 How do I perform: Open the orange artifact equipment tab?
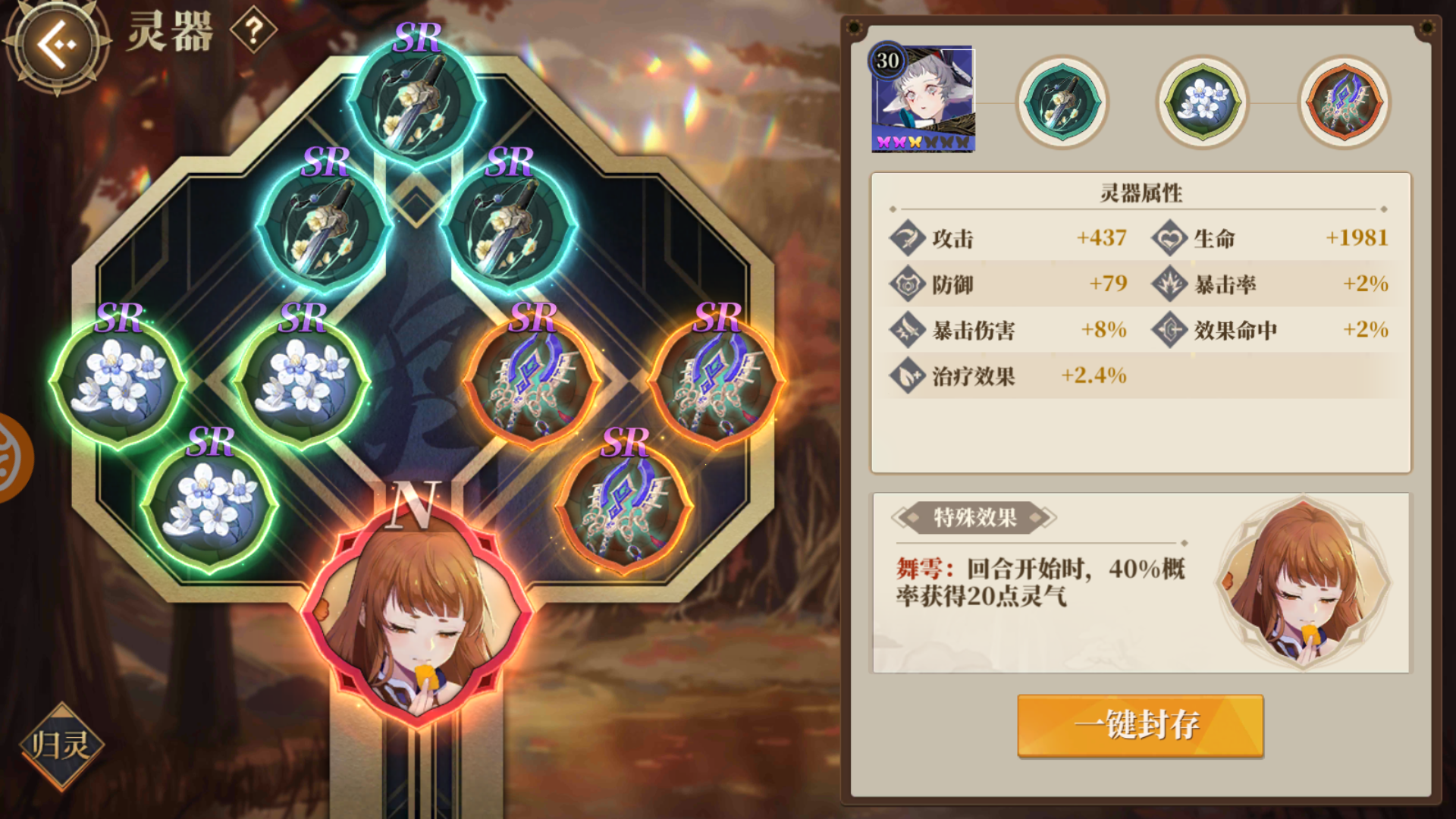[x=1341, y=102]
